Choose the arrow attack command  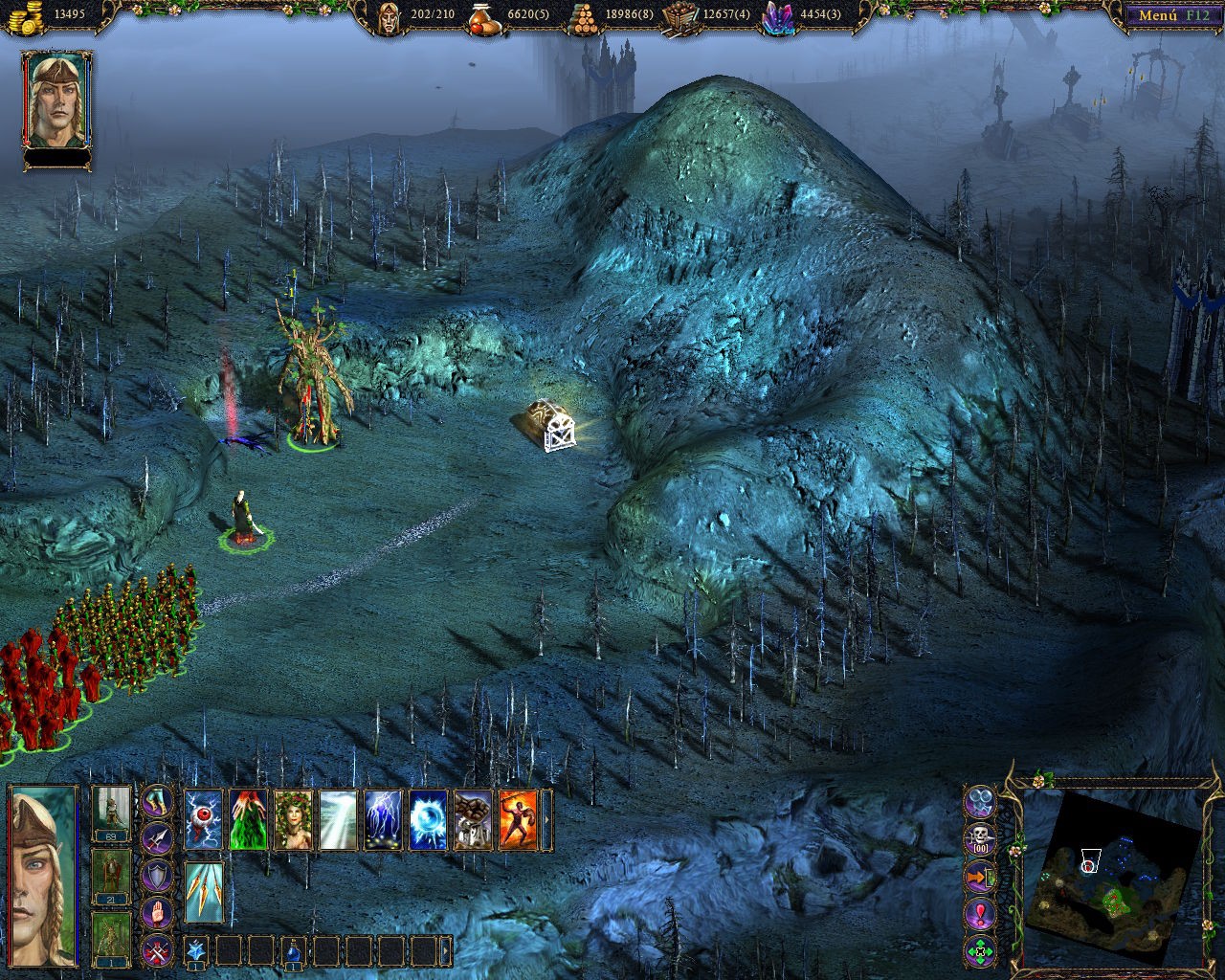(158, 839)
